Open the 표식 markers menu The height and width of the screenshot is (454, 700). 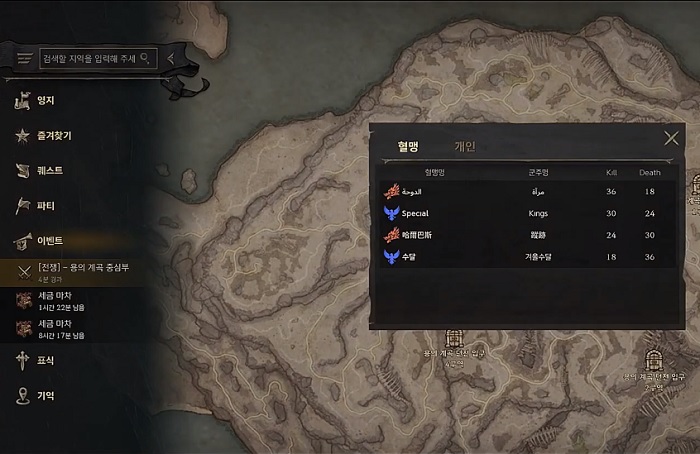45,360
